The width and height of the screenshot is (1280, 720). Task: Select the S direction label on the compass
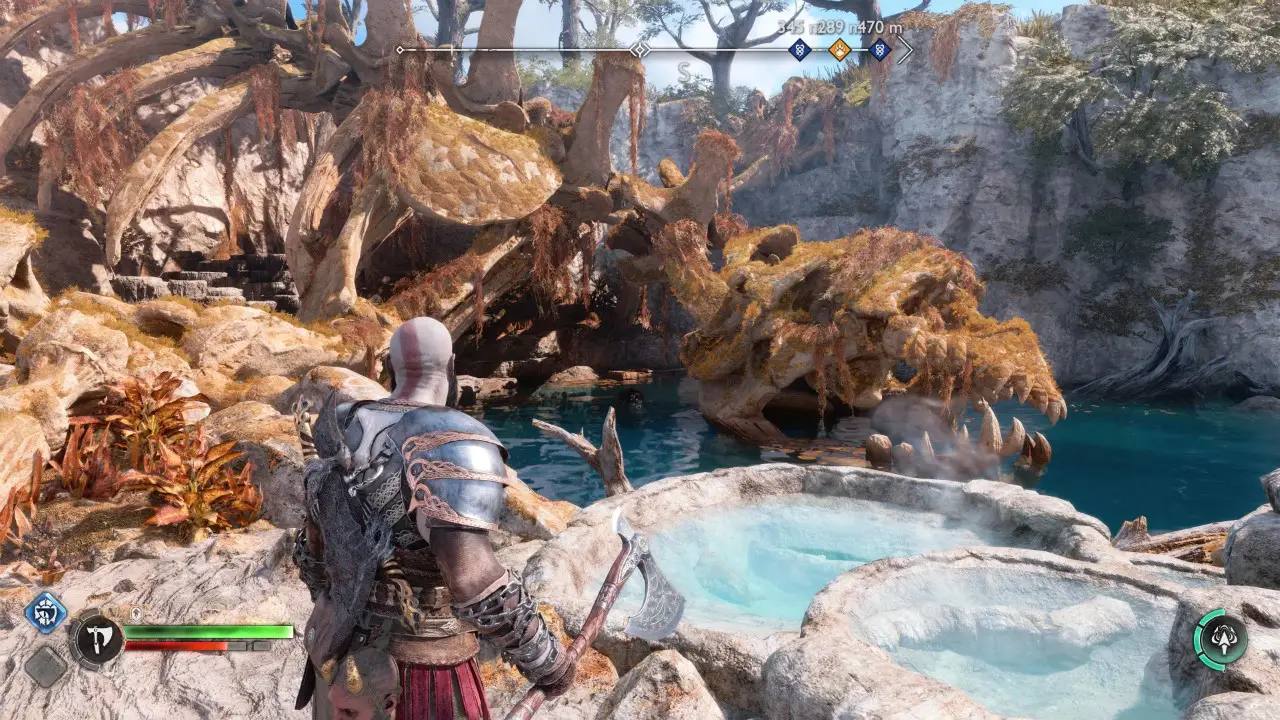(x=685, y=72)
